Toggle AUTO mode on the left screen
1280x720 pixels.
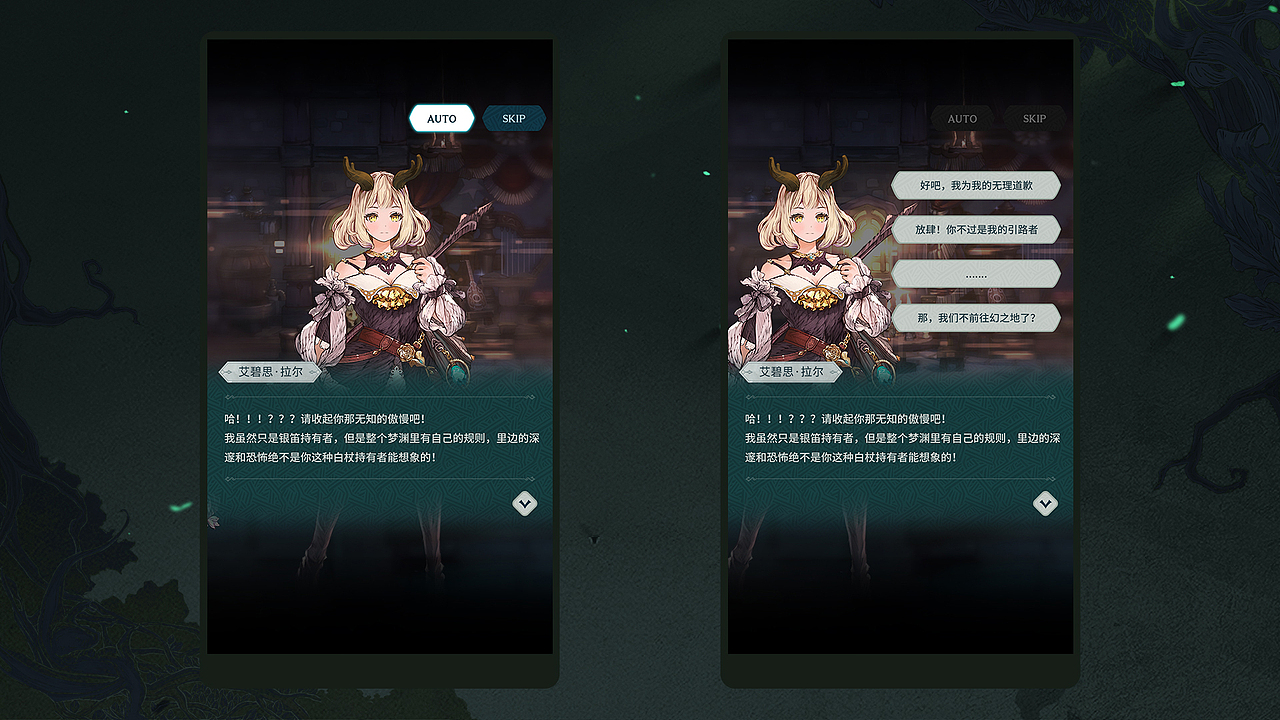point(441,118)
